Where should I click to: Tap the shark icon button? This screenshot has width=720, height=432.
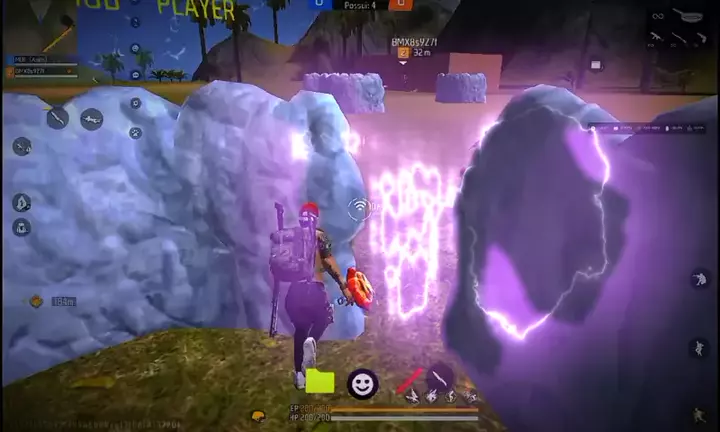point(91,119)
